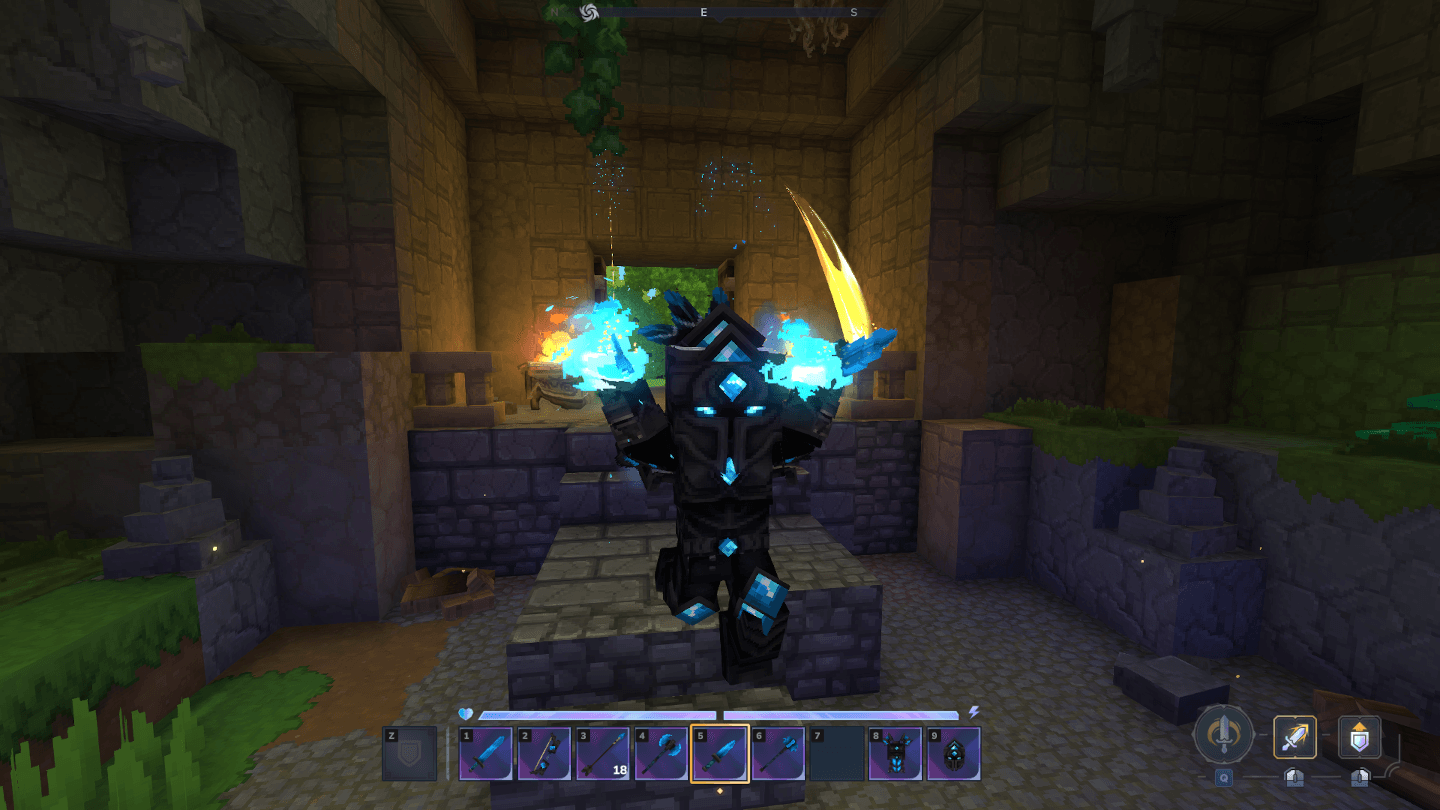1440x810 pixels.
Task: Trigger the glowing sword attack ability
Action: [1295, 738]
